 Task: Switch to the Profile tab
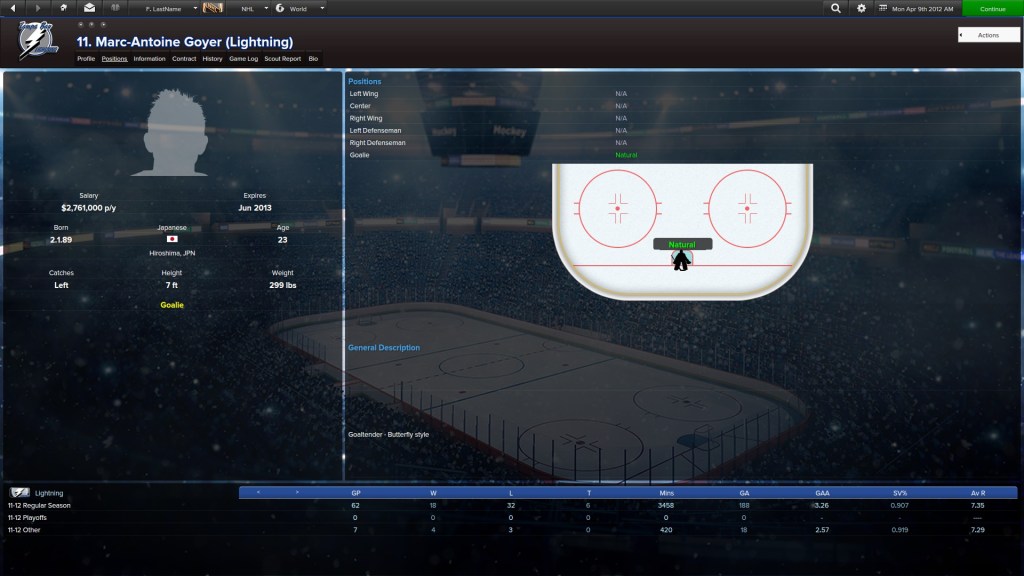coord(86,59)
